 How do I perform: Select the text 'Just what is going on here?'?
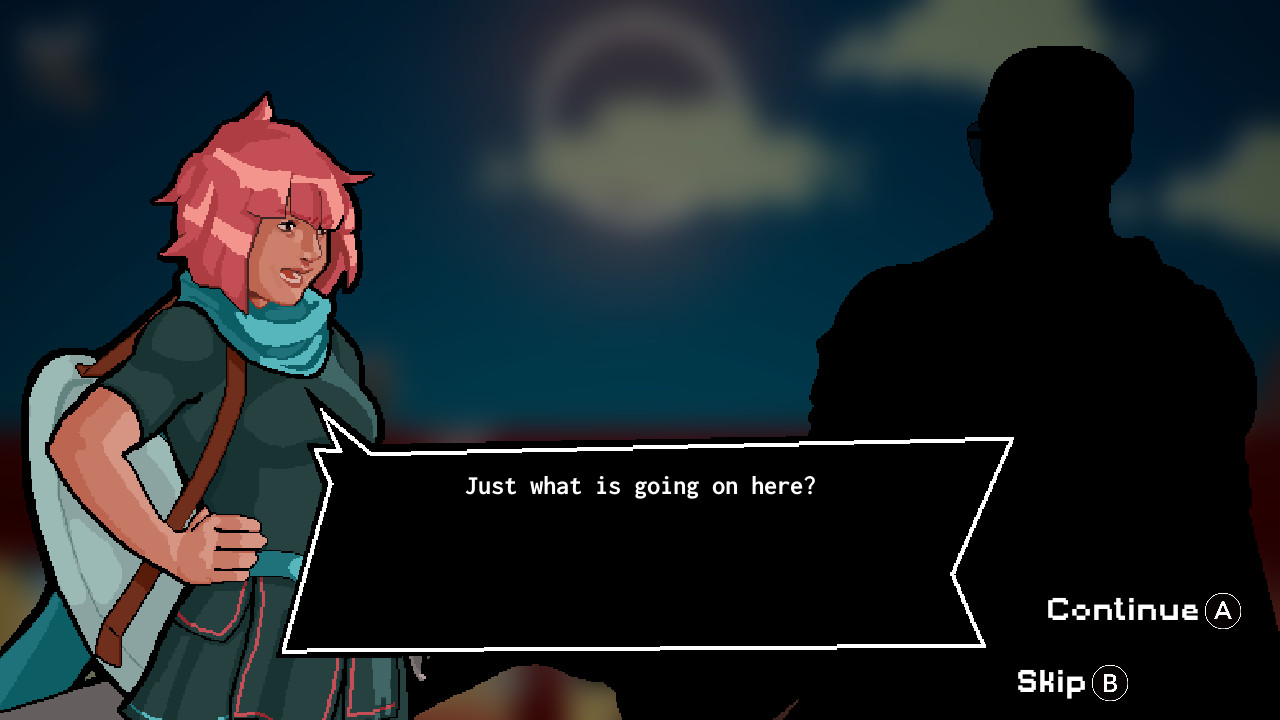coord(643,487)
